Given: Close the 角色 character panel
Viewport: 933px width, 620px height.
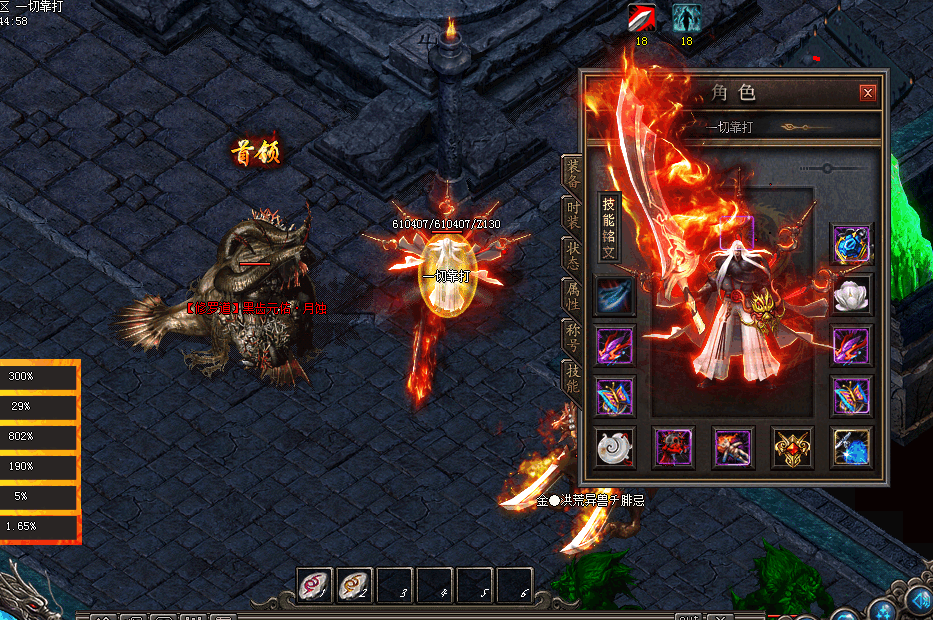Looking at the screenshot, I should click(x=867, y=94).
